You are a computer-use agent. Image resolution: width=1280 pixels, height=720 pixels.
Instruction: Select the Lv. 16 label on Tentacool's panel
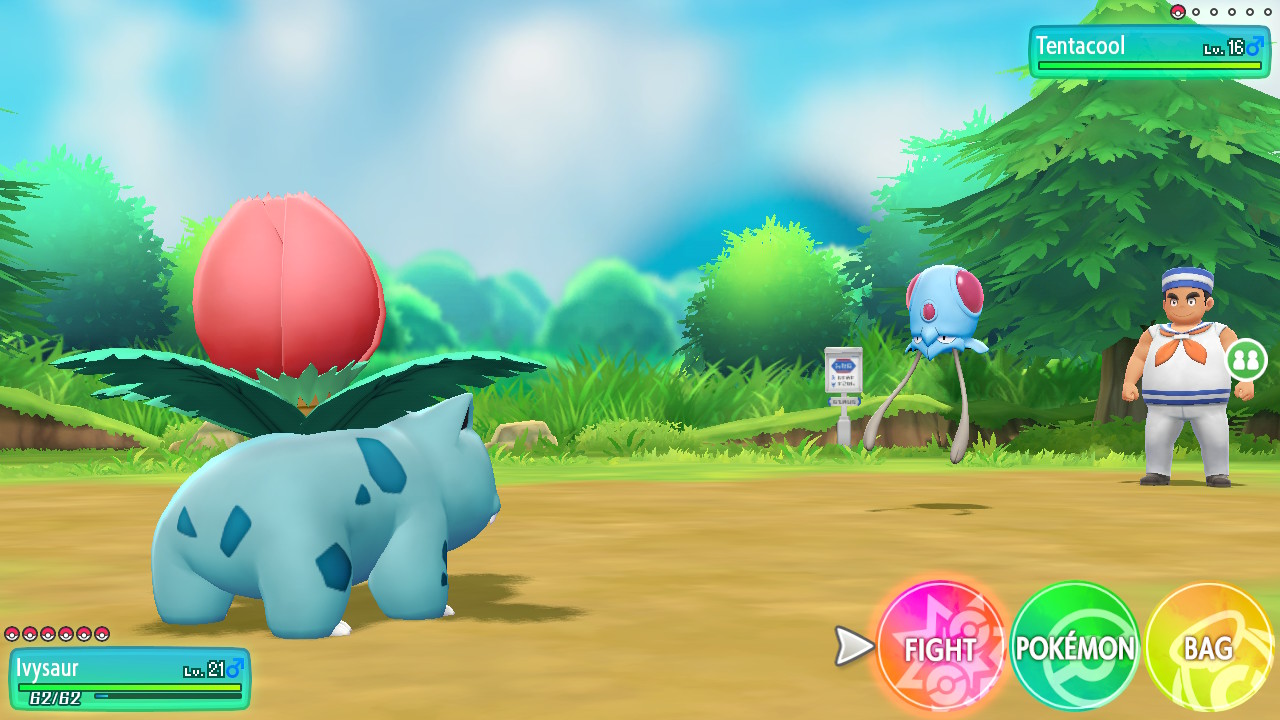(x=1222, y=46)
